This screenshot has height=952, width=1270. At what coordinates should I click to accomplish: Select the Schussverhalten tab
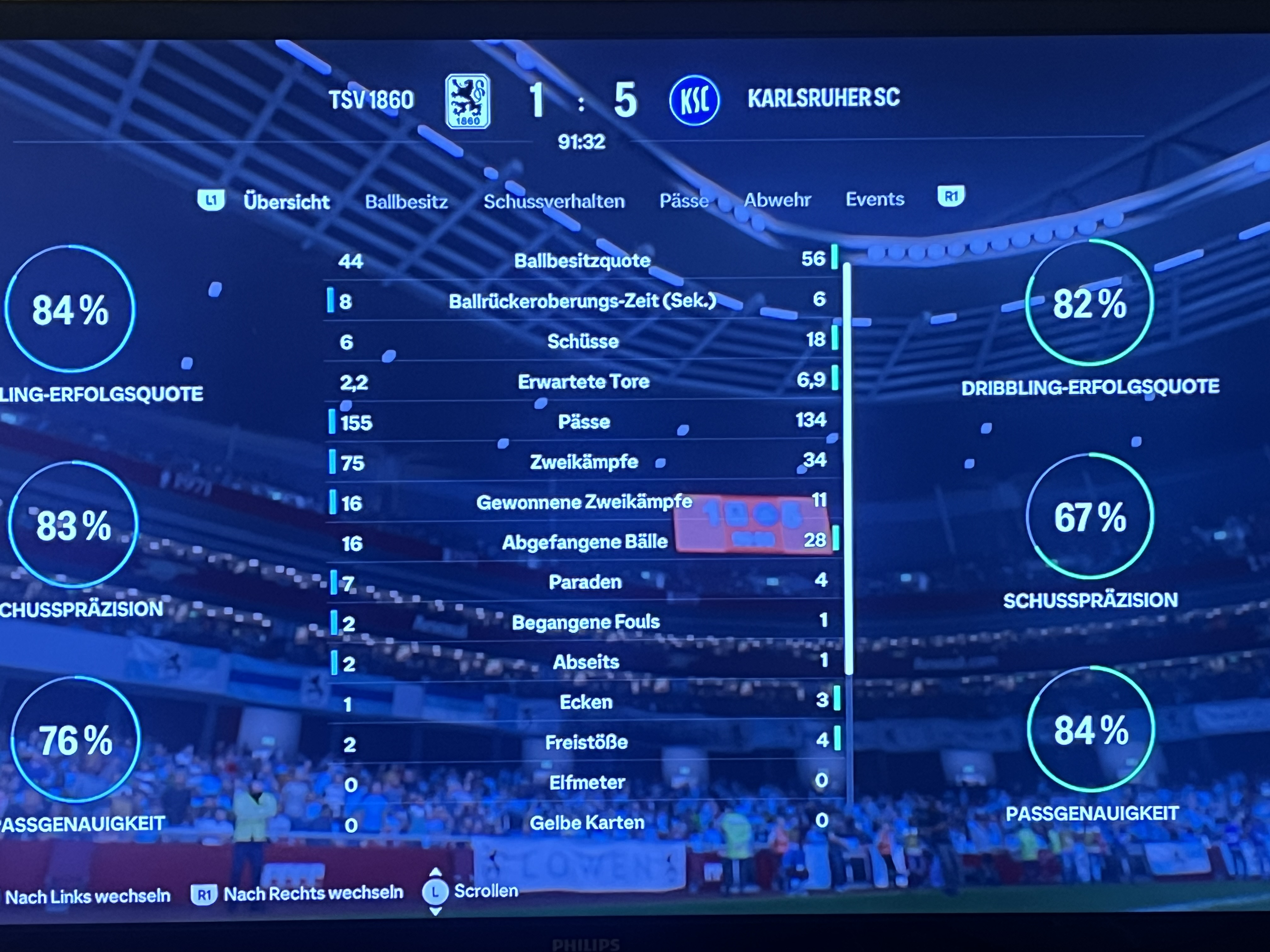click(x=553, y=201)
